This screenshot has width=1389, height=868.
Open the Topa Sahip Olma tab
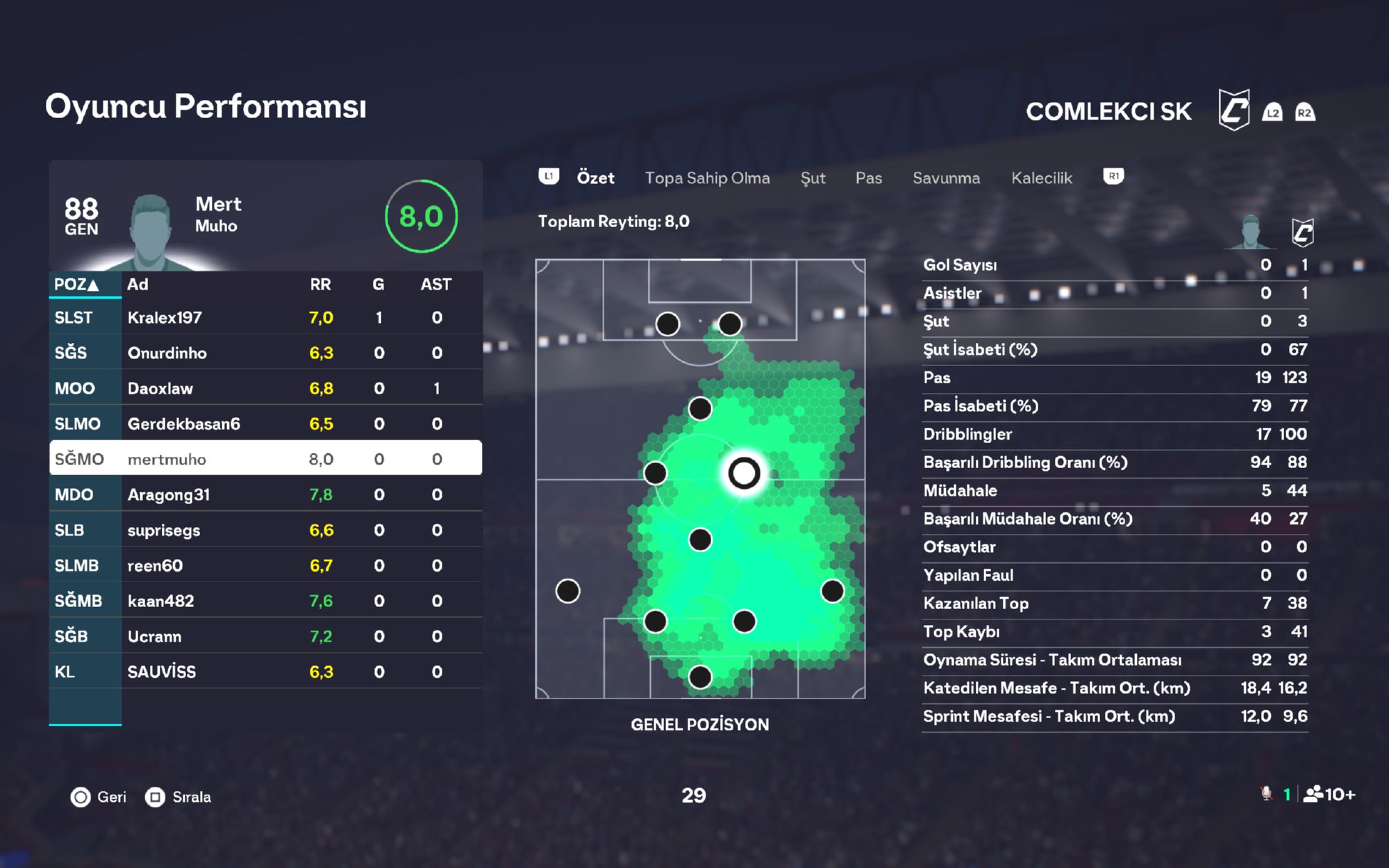pyautogui.click(x=707, y=178)
